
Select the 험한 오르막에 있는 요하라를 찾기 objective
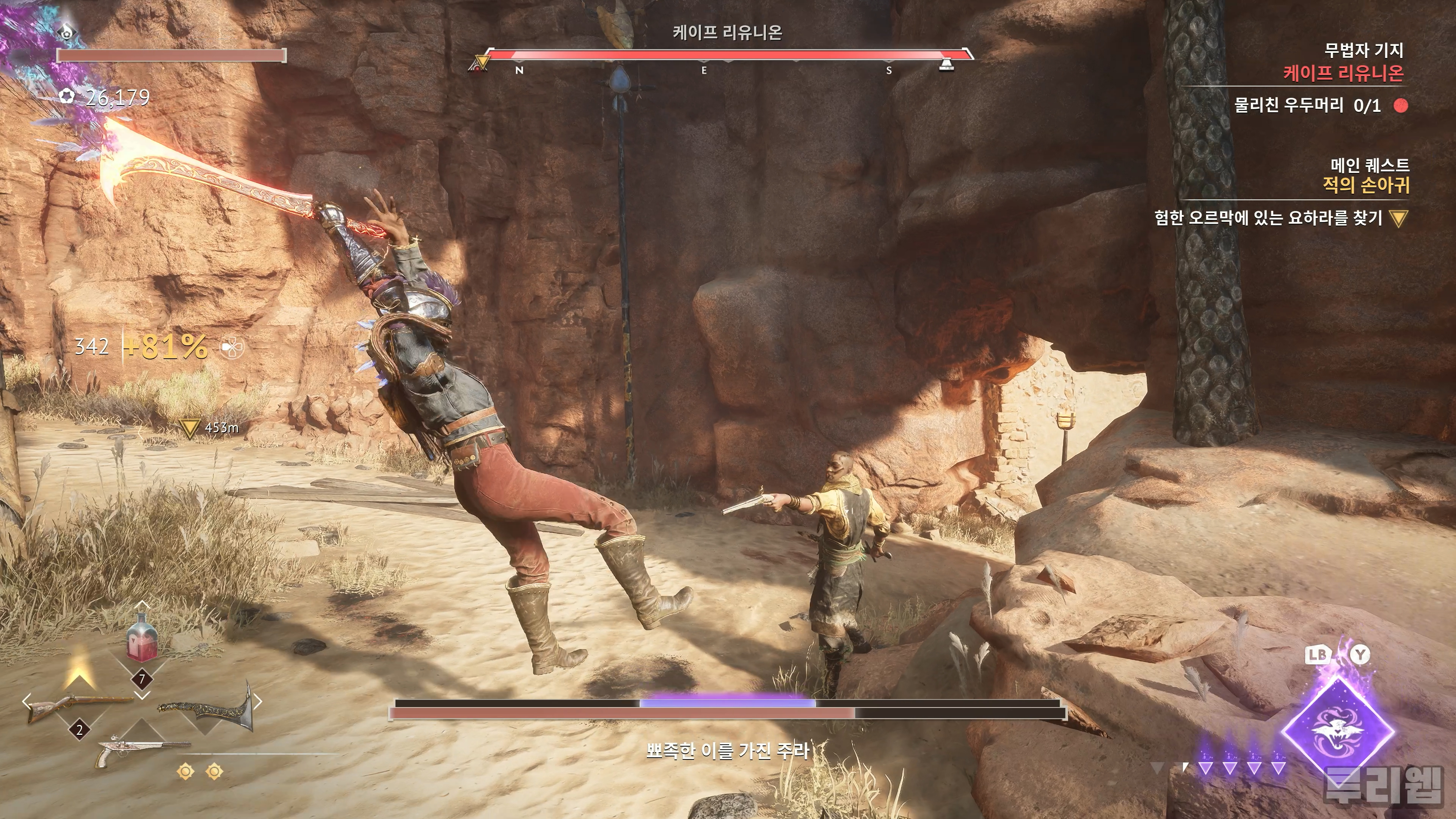[1268, 218]
